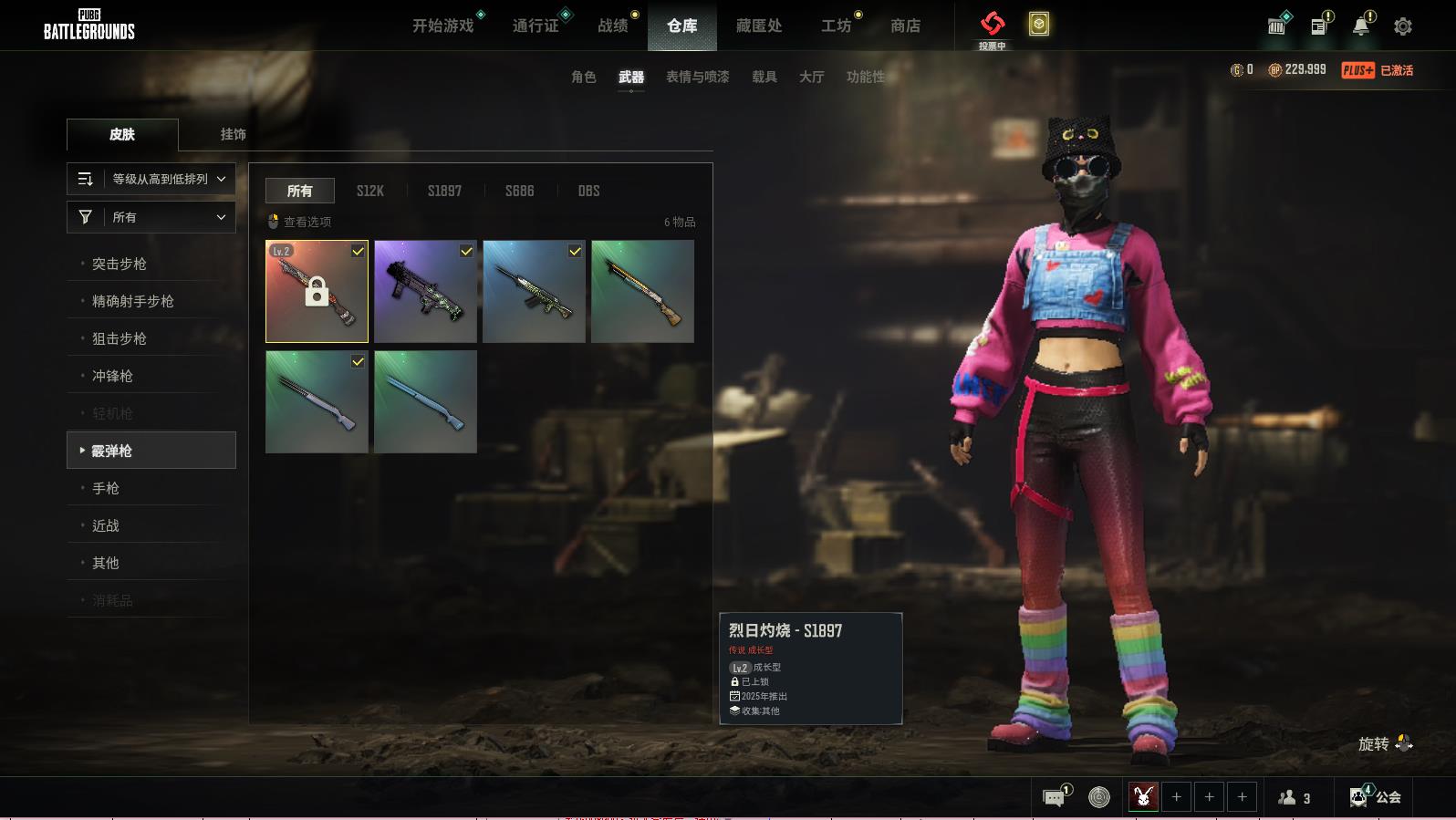Check the notification bell
This screenshot has height=820, width=1456.
[1360, 26]
